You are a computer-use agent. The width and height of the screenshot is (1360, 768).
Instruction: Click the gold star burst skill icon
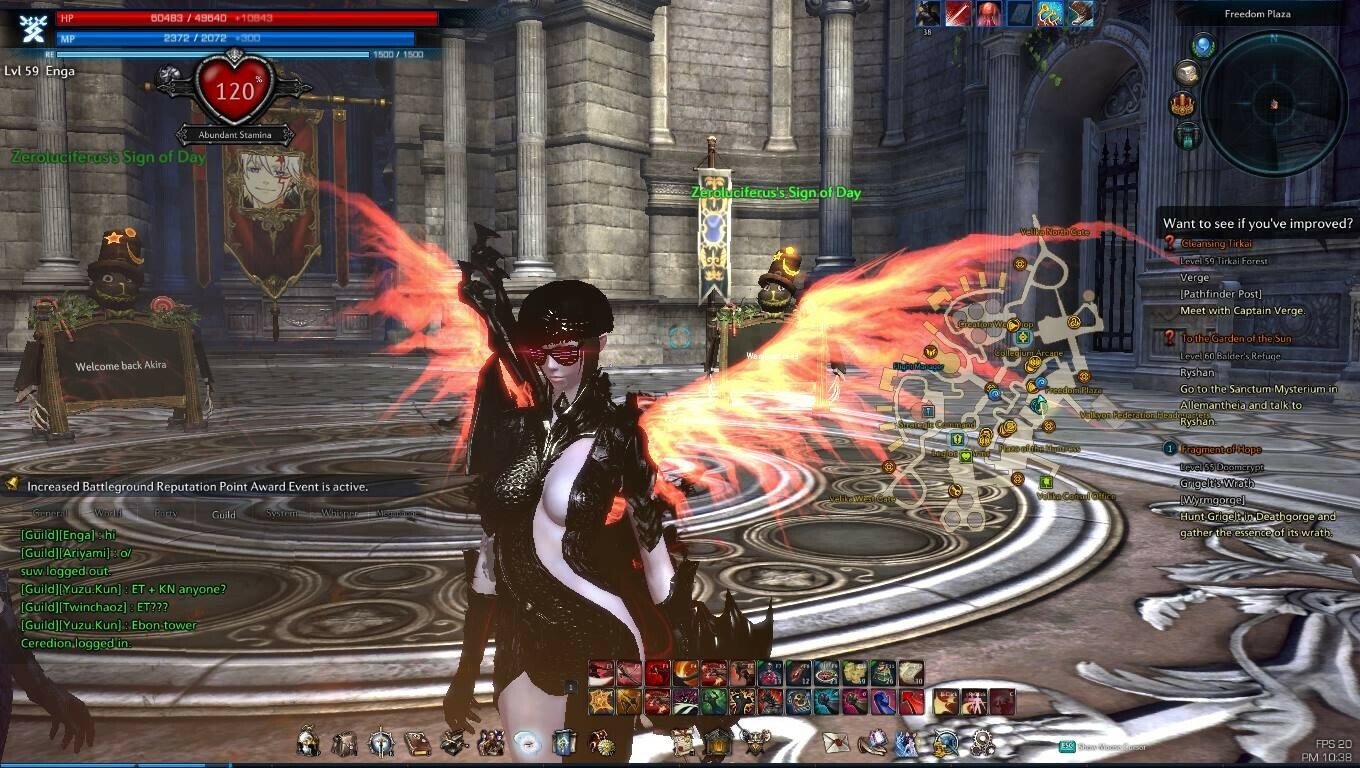601,702
